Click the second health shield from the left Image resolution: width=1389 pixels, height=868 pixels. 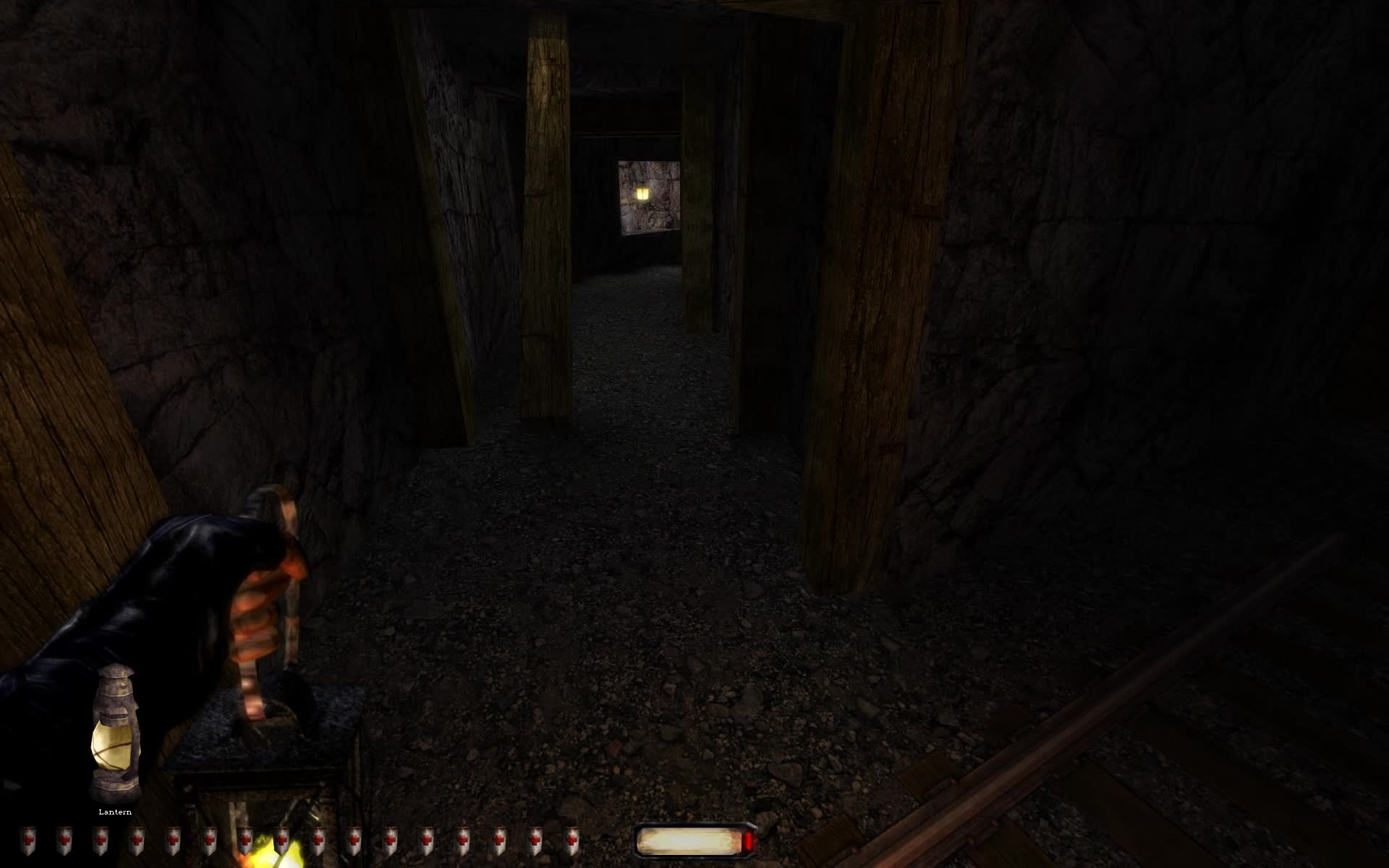point(65,841)
